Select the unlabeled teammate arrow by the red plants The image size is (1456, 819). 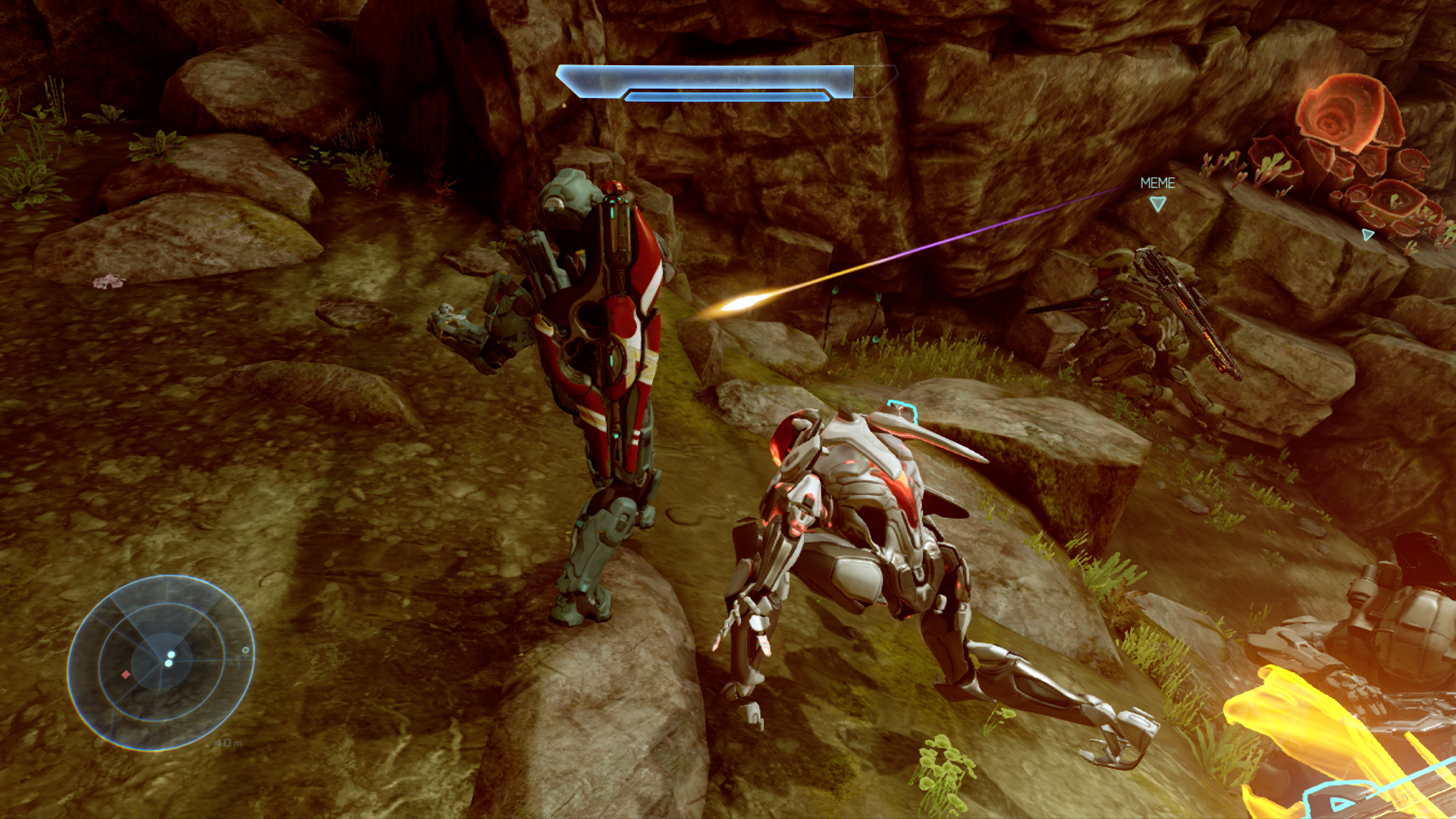click(1368, 235)
